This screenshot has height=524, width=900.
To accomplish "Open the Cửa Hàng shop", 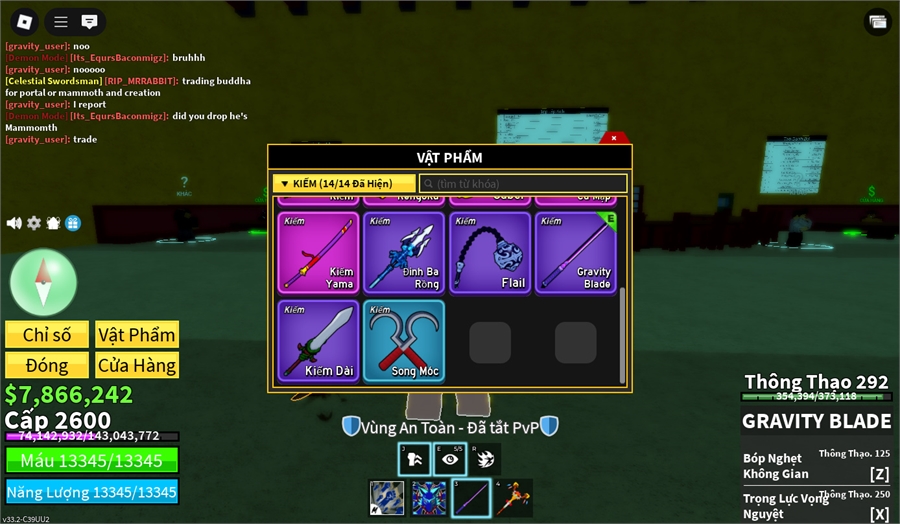I will tap(137, 365).
